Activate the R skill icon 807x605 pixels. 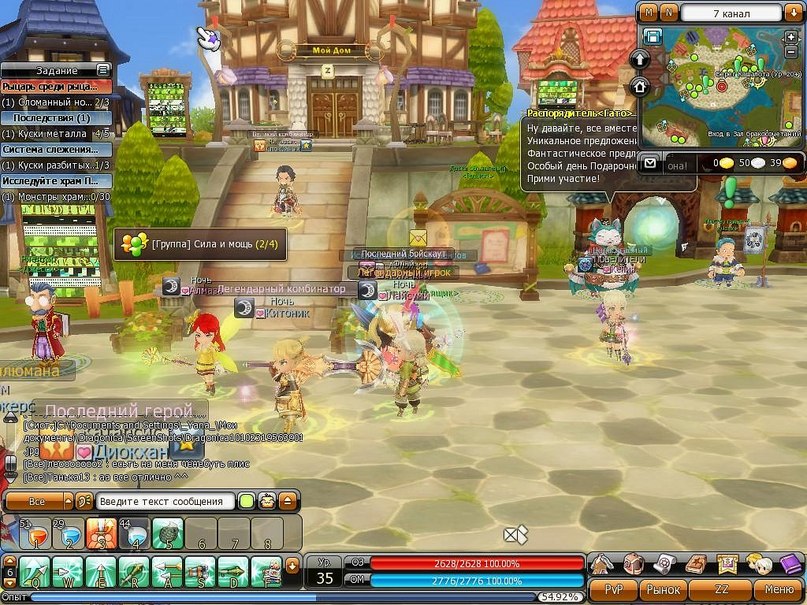click(134, 572)
